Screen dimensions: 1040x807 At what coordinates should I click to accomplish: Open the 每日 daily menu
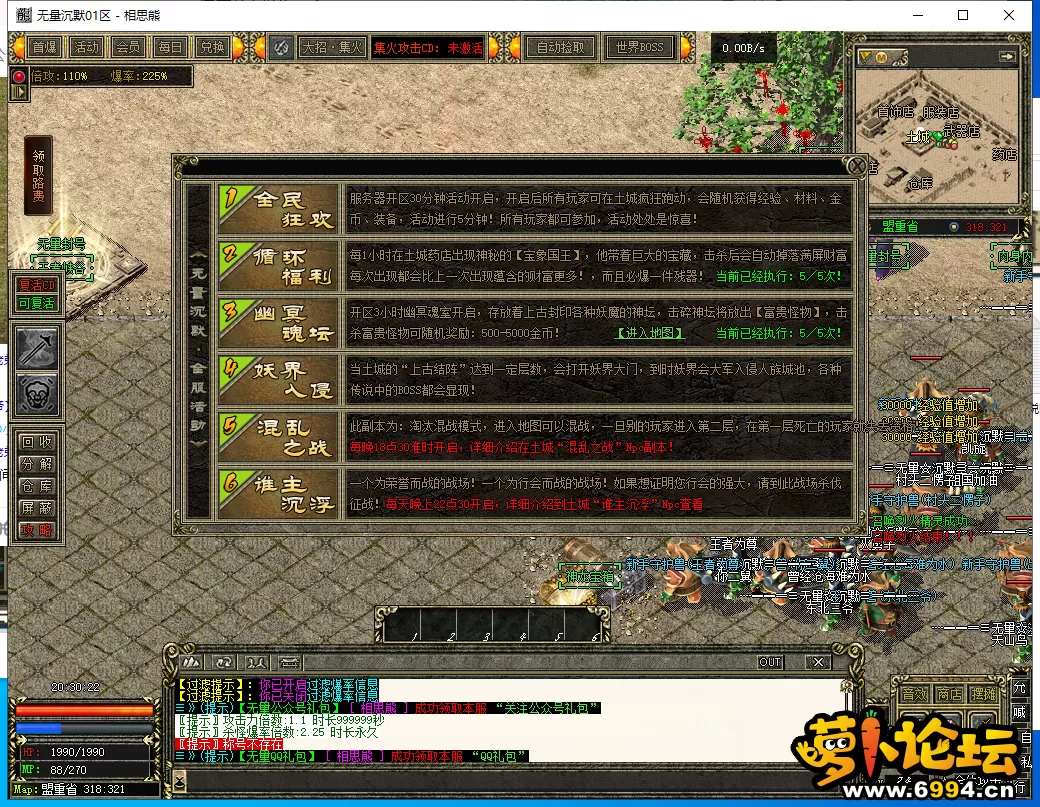point(170,47)
